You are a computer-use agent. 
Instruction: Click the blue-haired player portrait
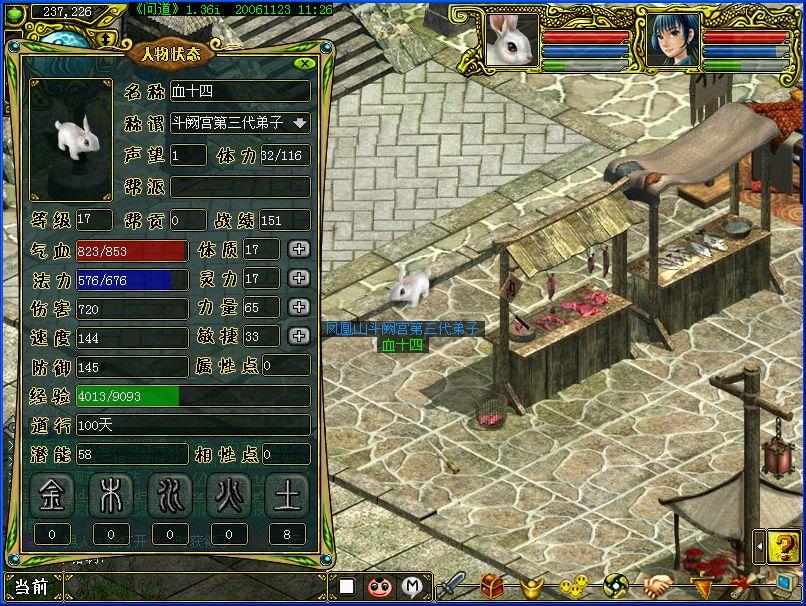tap(671, 40)
